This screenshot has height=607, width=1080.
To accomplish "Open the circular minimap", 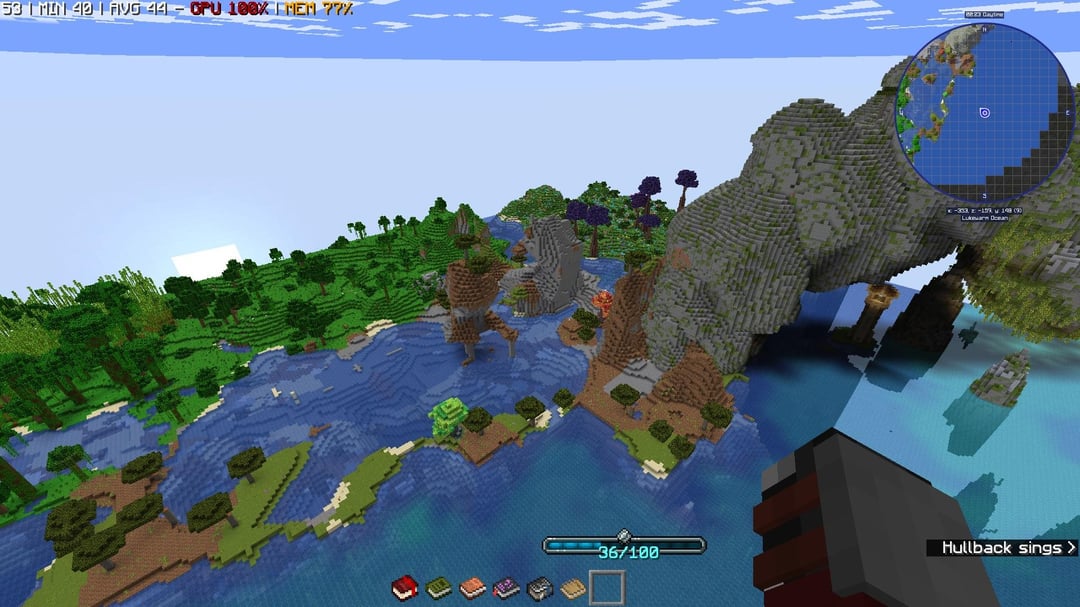I will point(984,112).
